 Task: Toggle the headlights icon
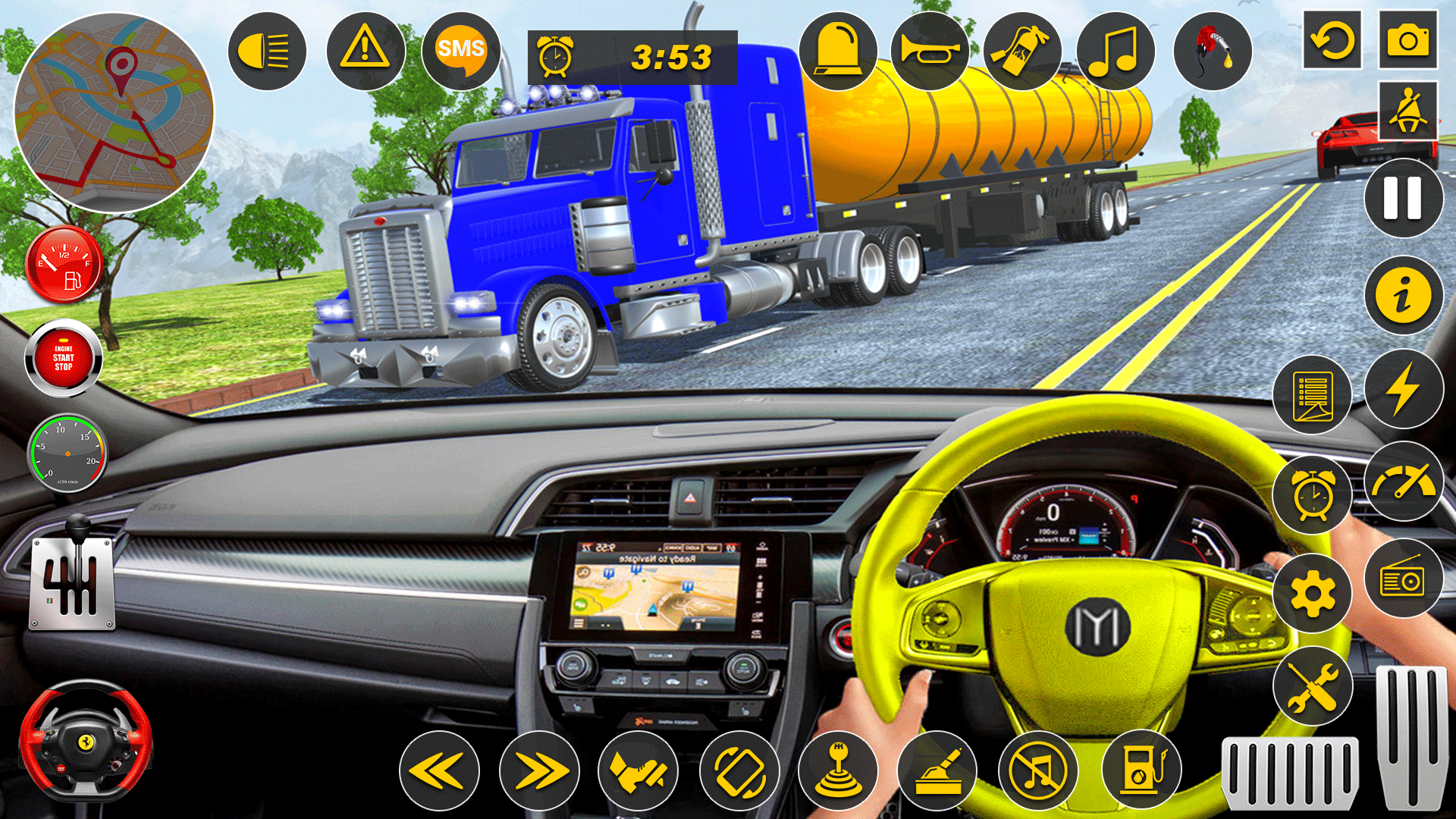tap(266, 52)
